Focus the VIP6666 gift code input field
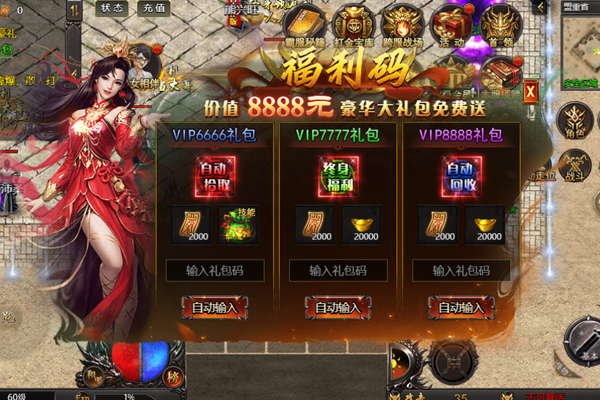This screenshot has height=400, width=600. [212, 270]
